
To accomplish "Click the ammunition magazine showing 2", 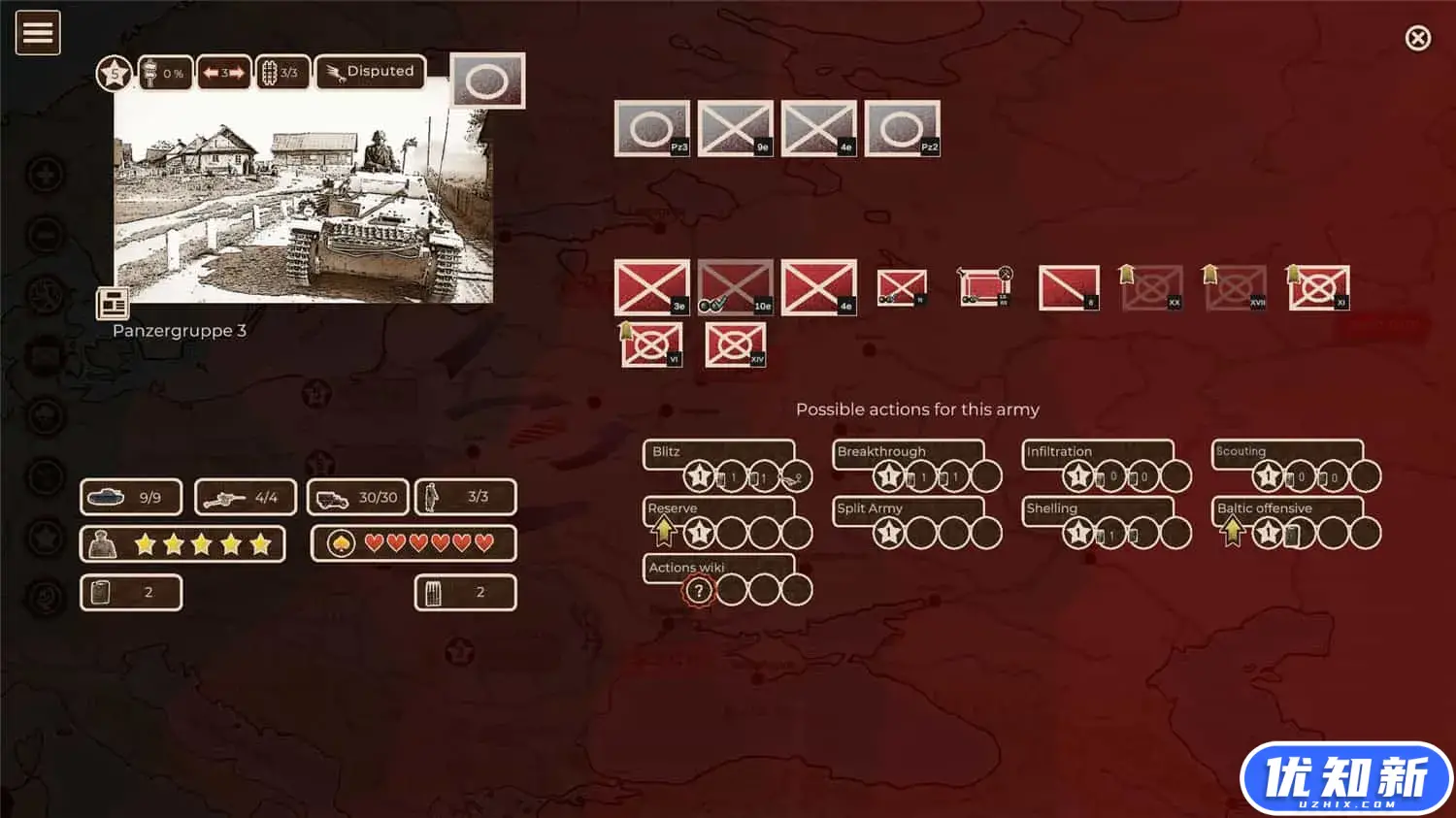I will point(466,592).
